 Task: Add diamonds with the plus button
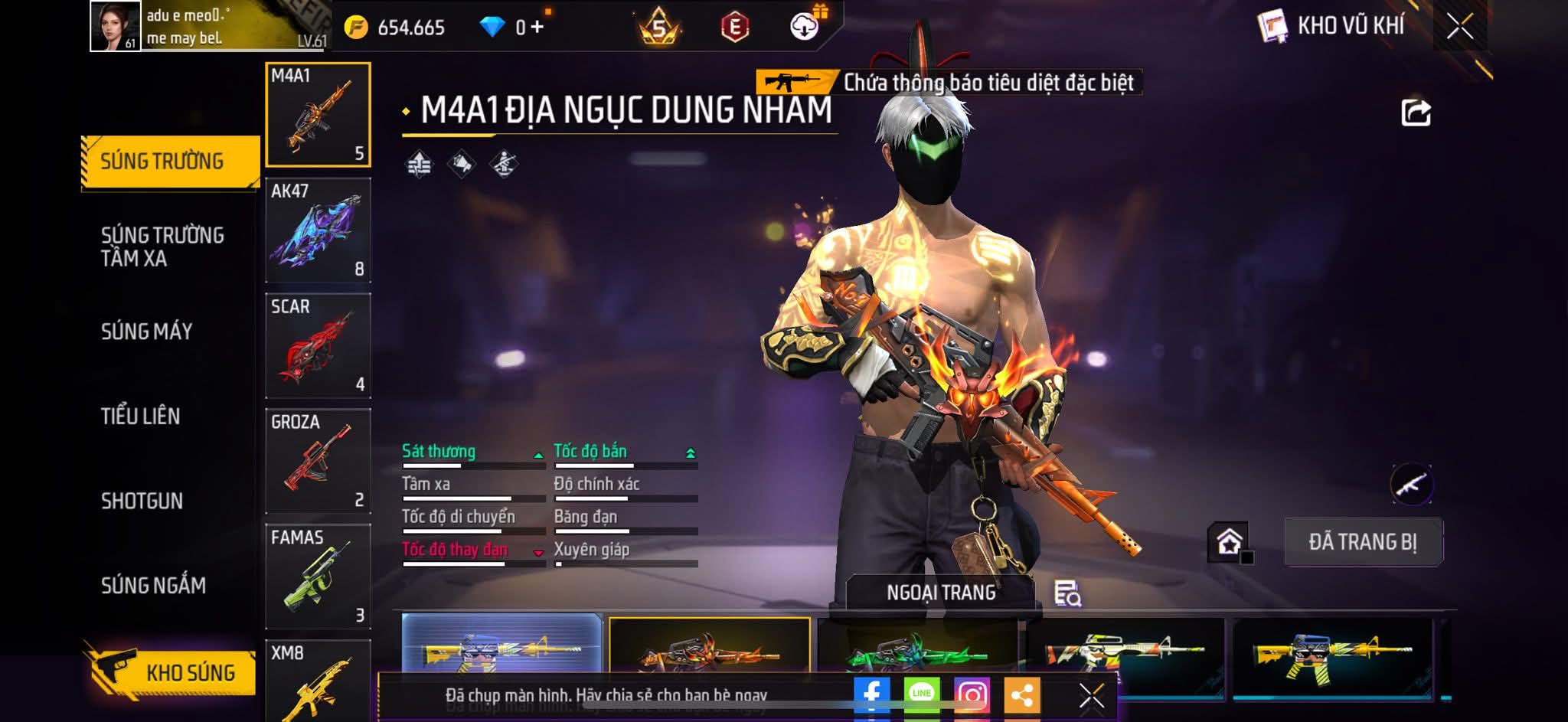tap(537, 28)
